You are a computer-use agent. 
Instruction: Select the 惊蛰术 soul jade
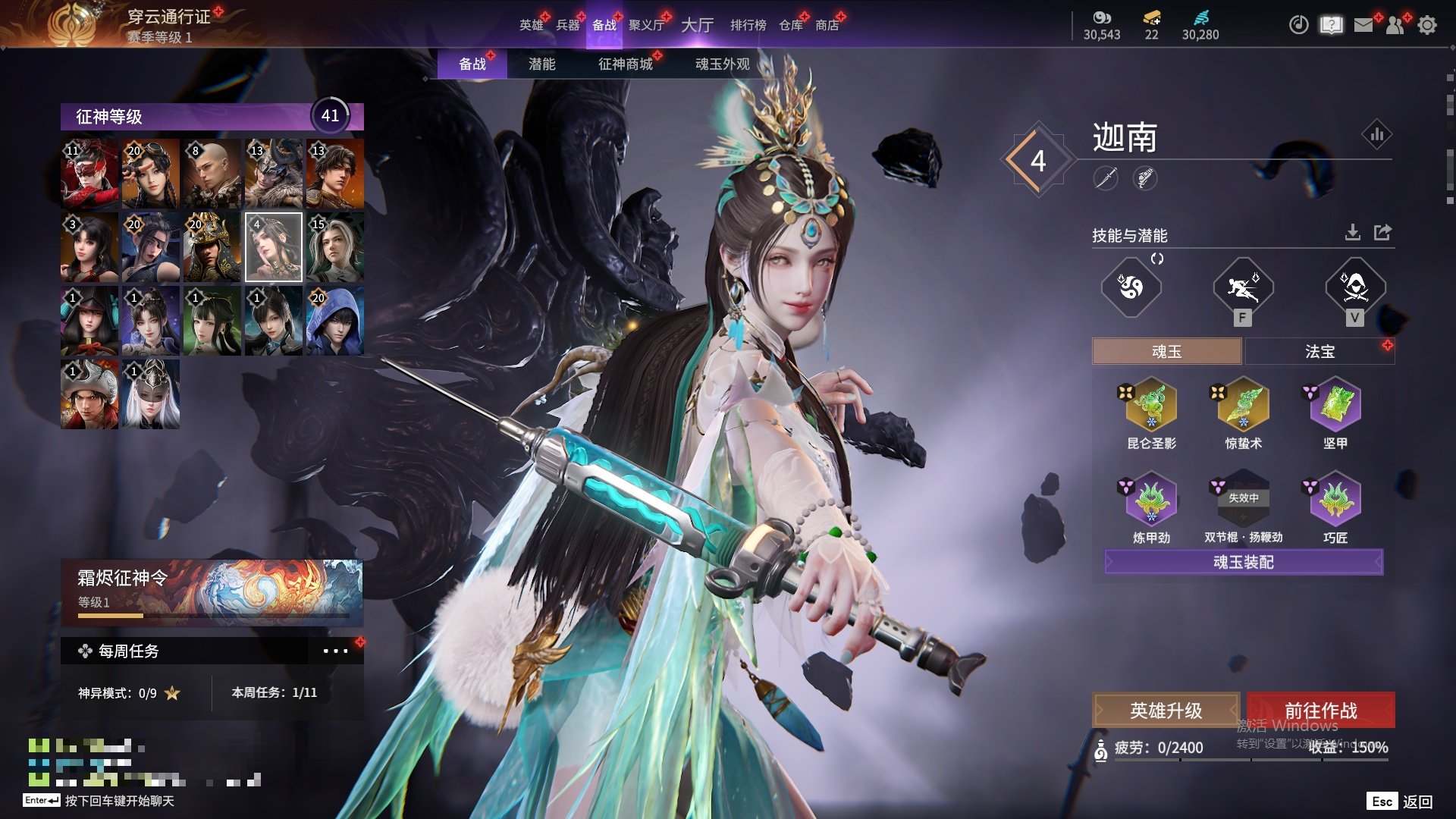point(1243,405)
